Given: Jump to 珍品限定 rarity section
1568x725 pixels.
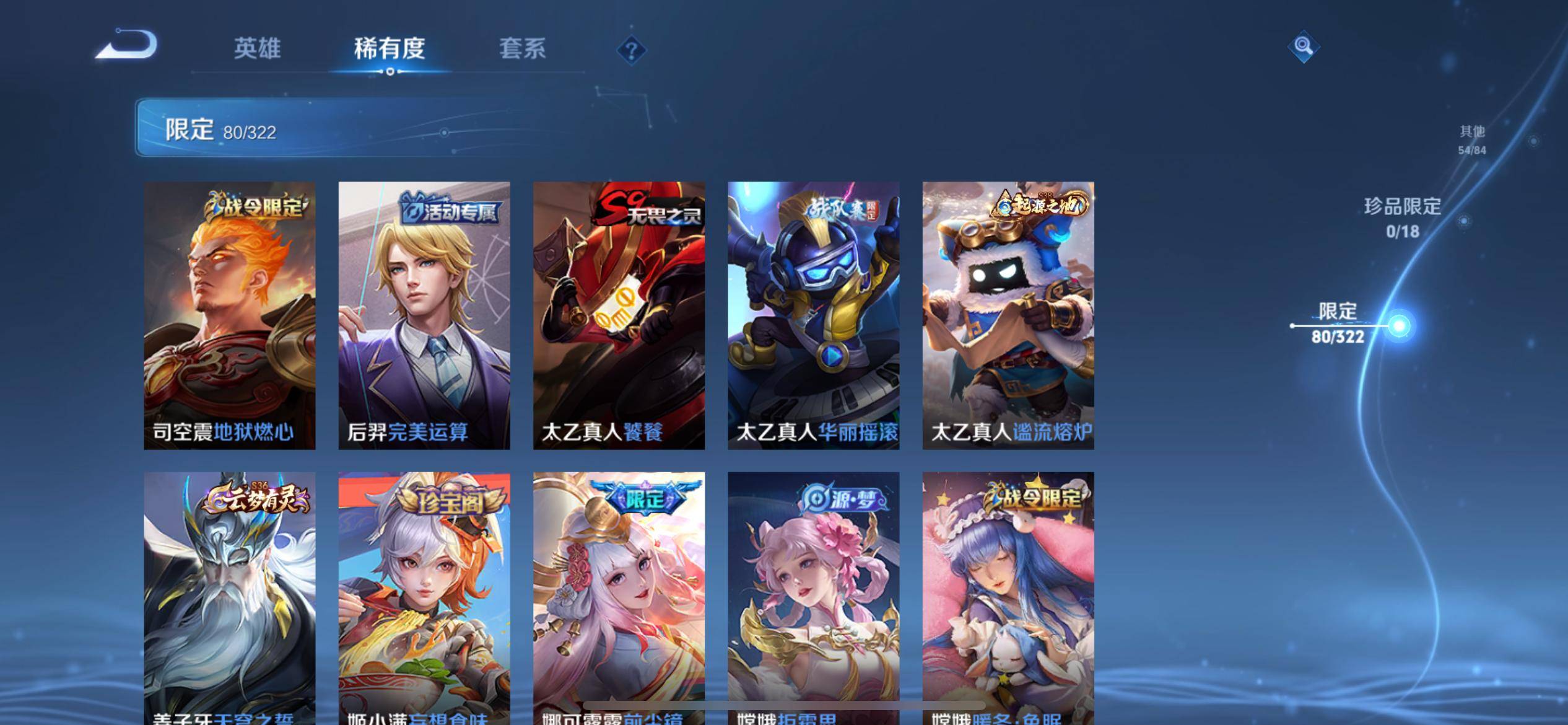Looking at the screenshot, I should [x=1403, y=217].
